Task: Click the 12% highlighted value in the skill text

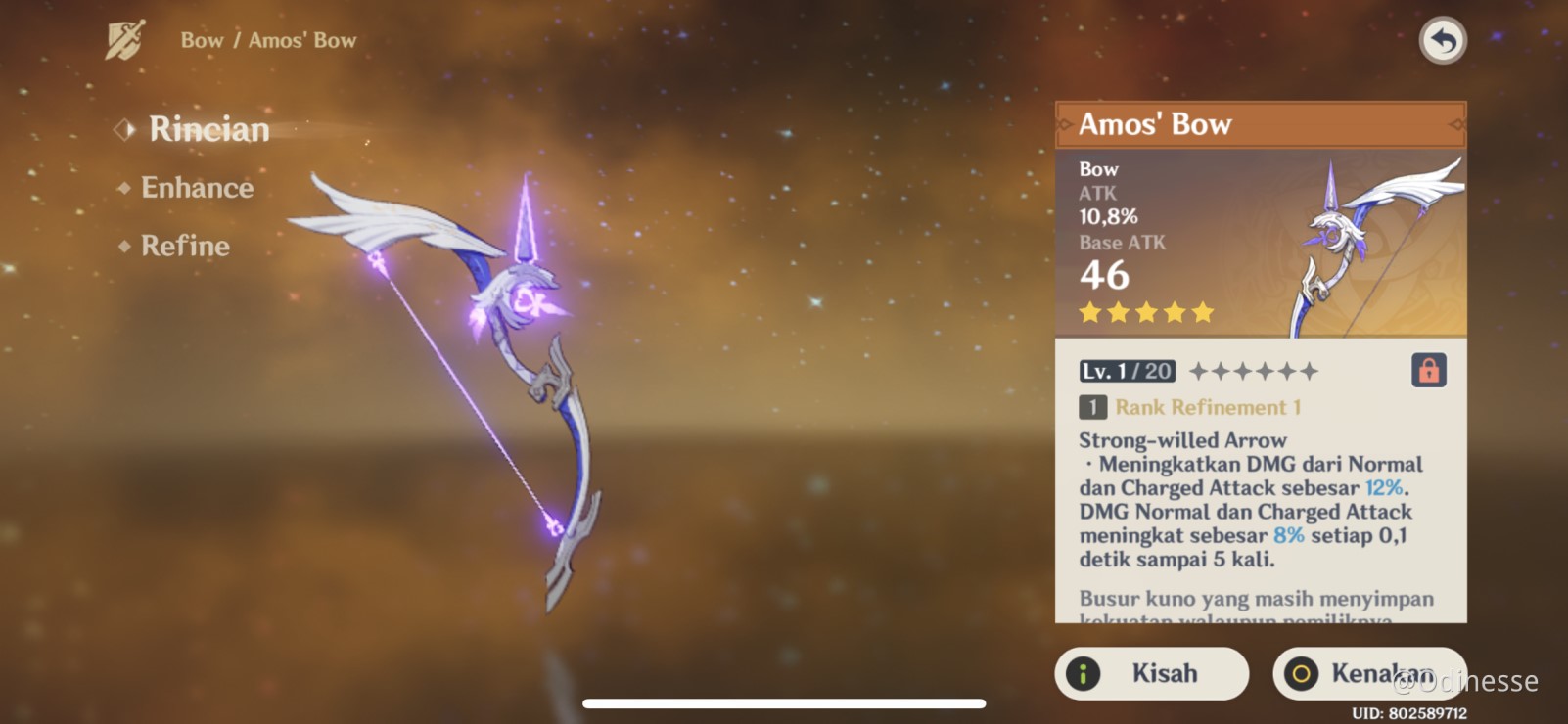Action: (x=1385, y=487)
